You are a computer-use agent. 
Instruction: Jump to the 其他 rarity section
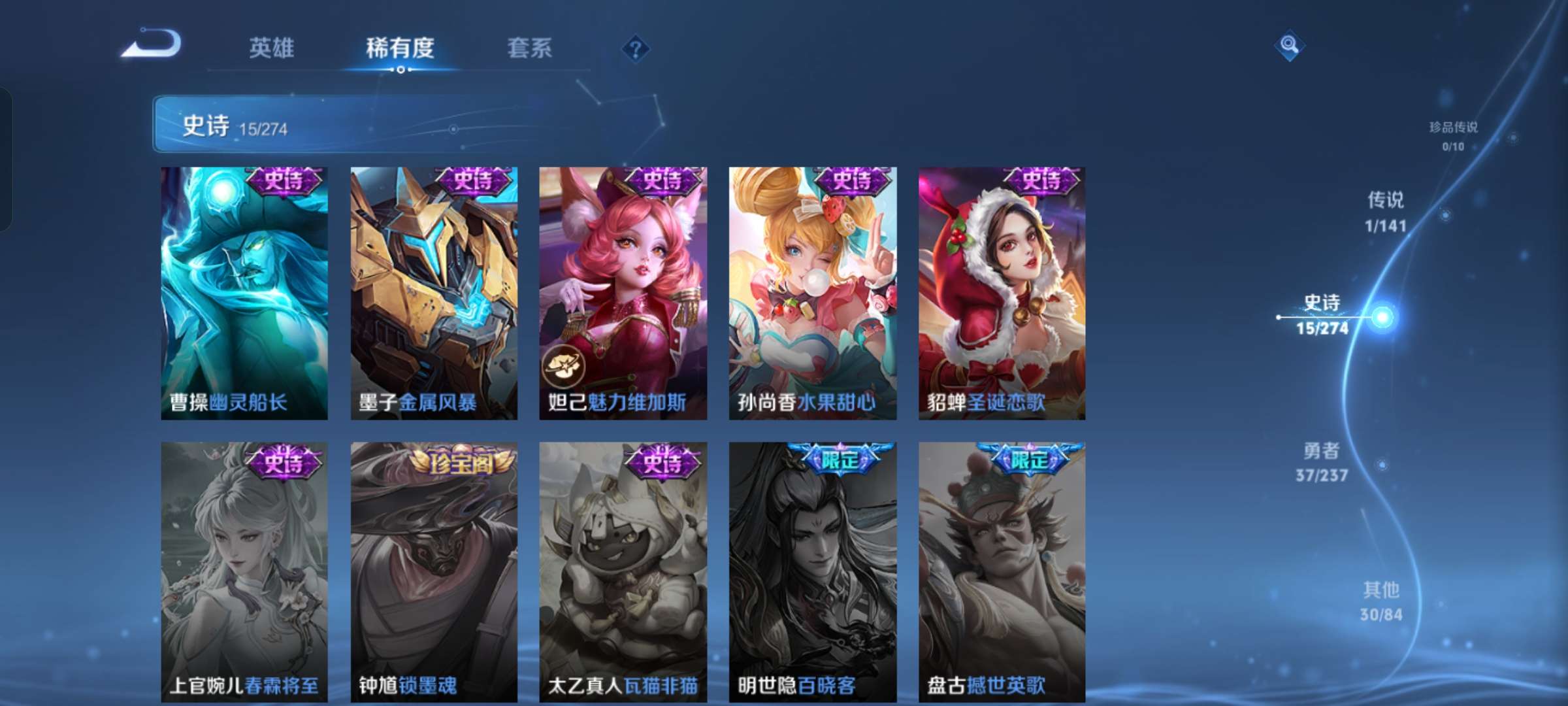point(1381,601)
